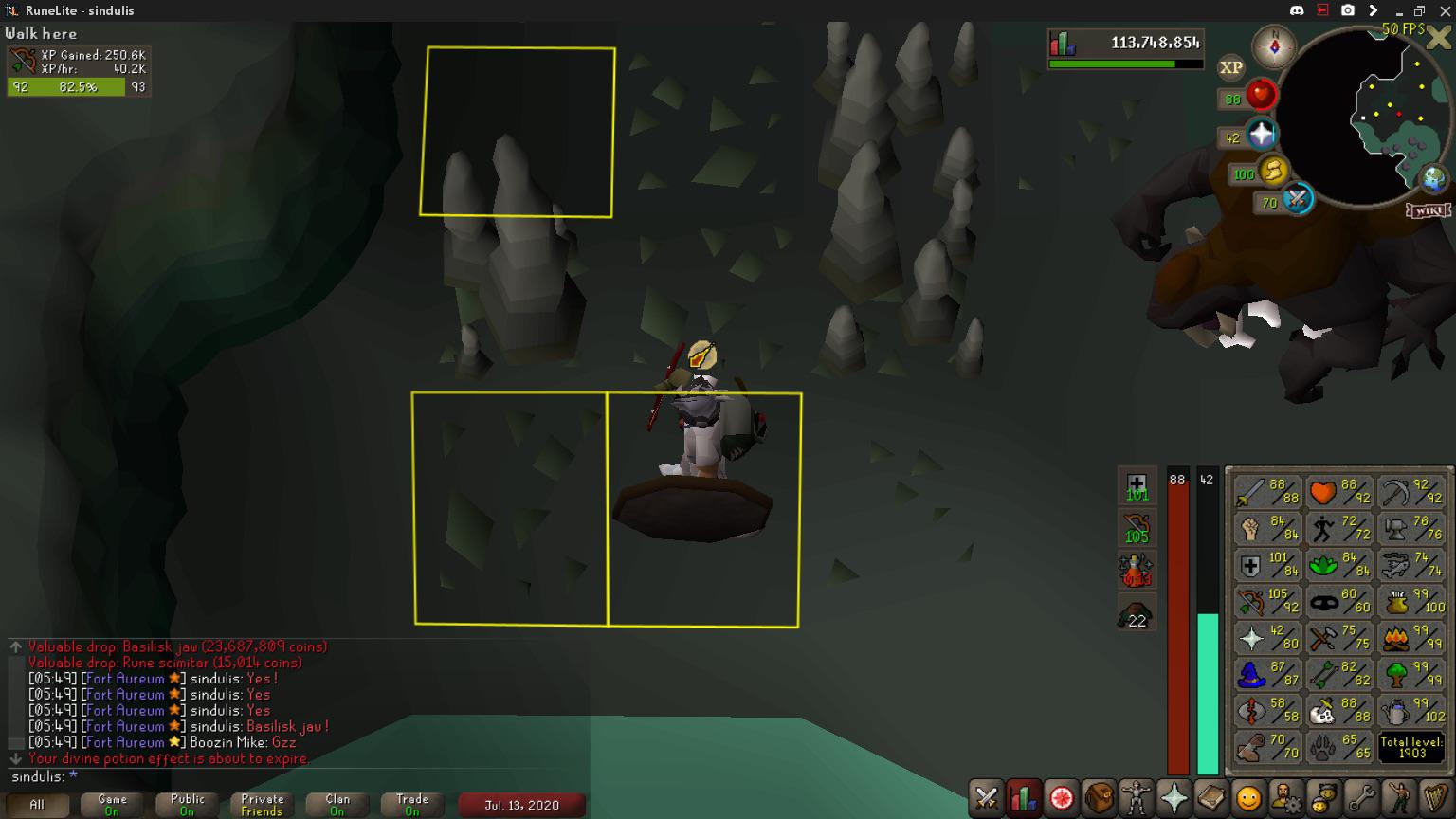Toggle the XP globe on the minimap
Screen dimensions: 1456x819
tap(1231, 67)
